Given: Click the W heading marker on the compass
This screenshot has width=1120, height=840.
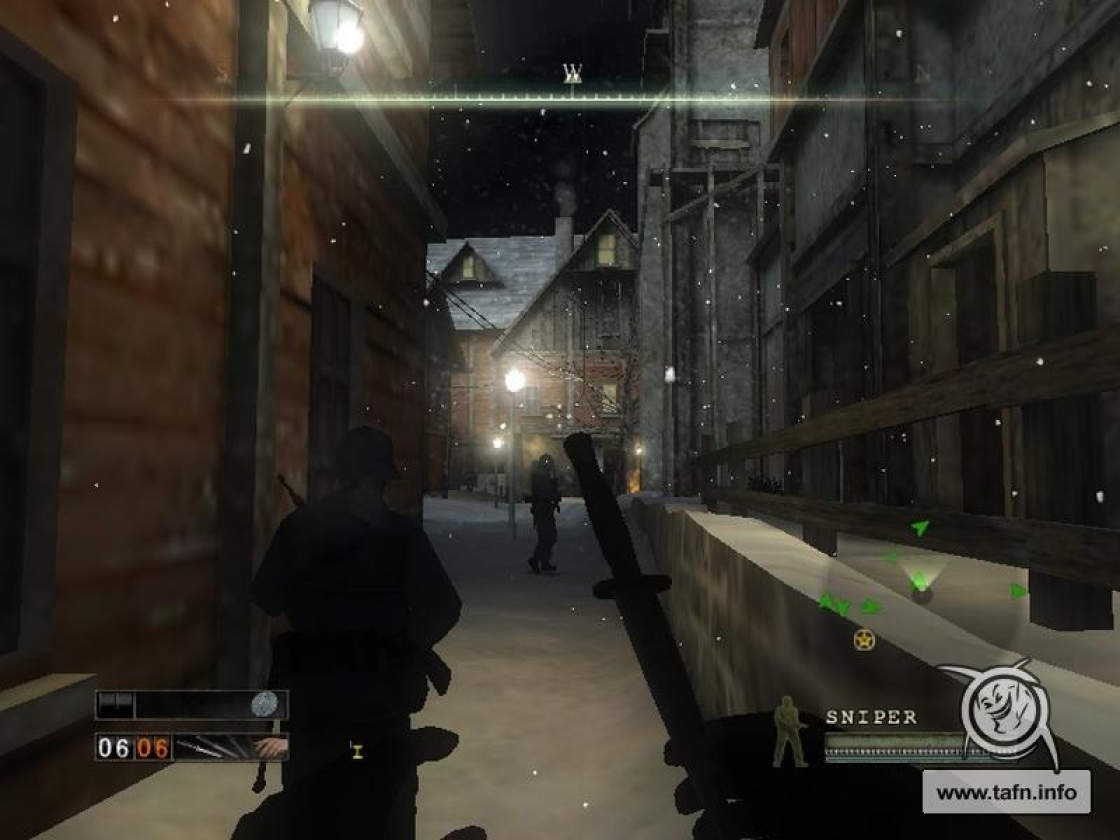Looking at the screenshot, I should tap(572, 72).
